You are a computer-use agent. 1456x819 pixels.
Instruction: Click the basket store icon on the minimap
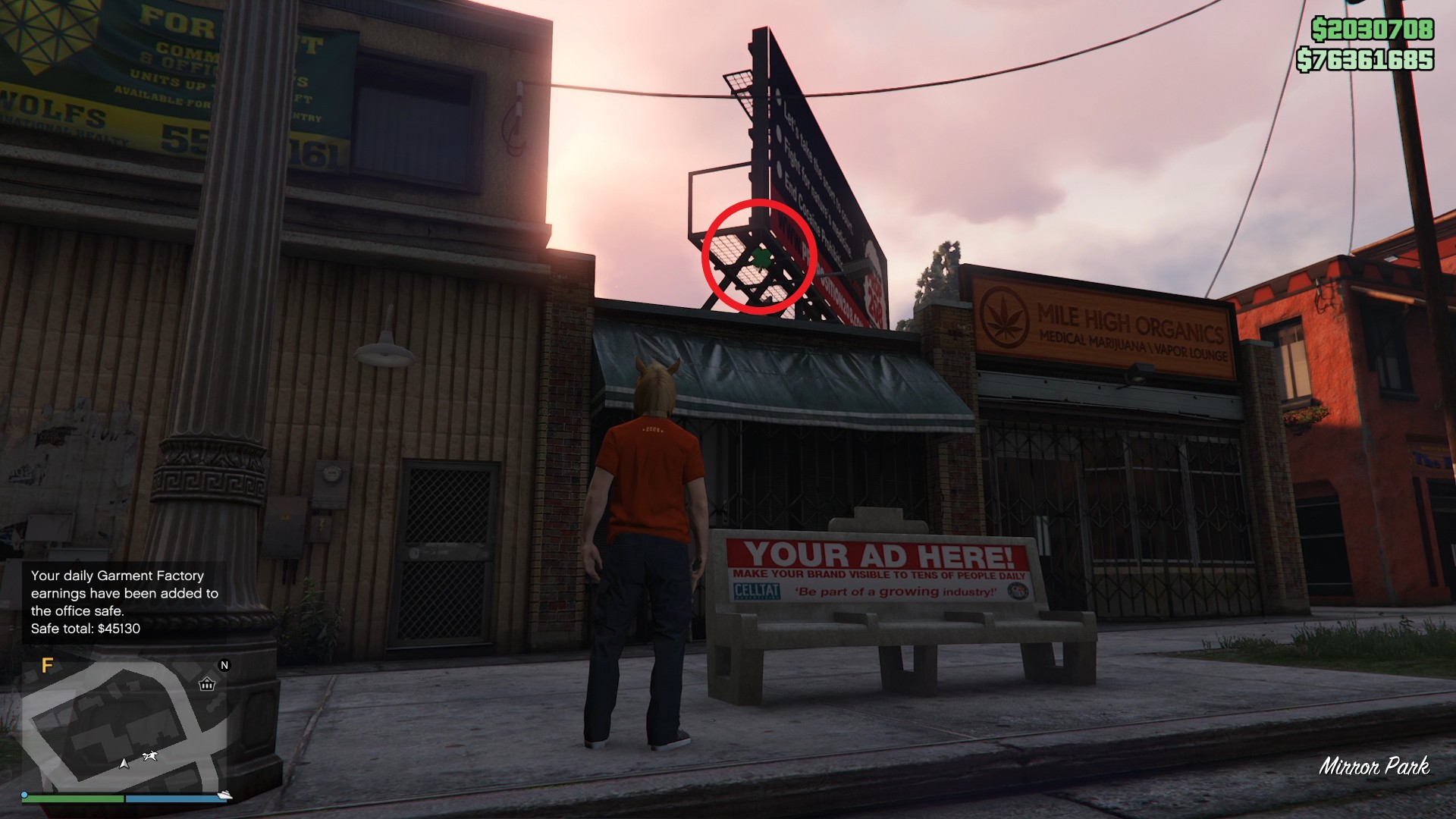point(206,686)
